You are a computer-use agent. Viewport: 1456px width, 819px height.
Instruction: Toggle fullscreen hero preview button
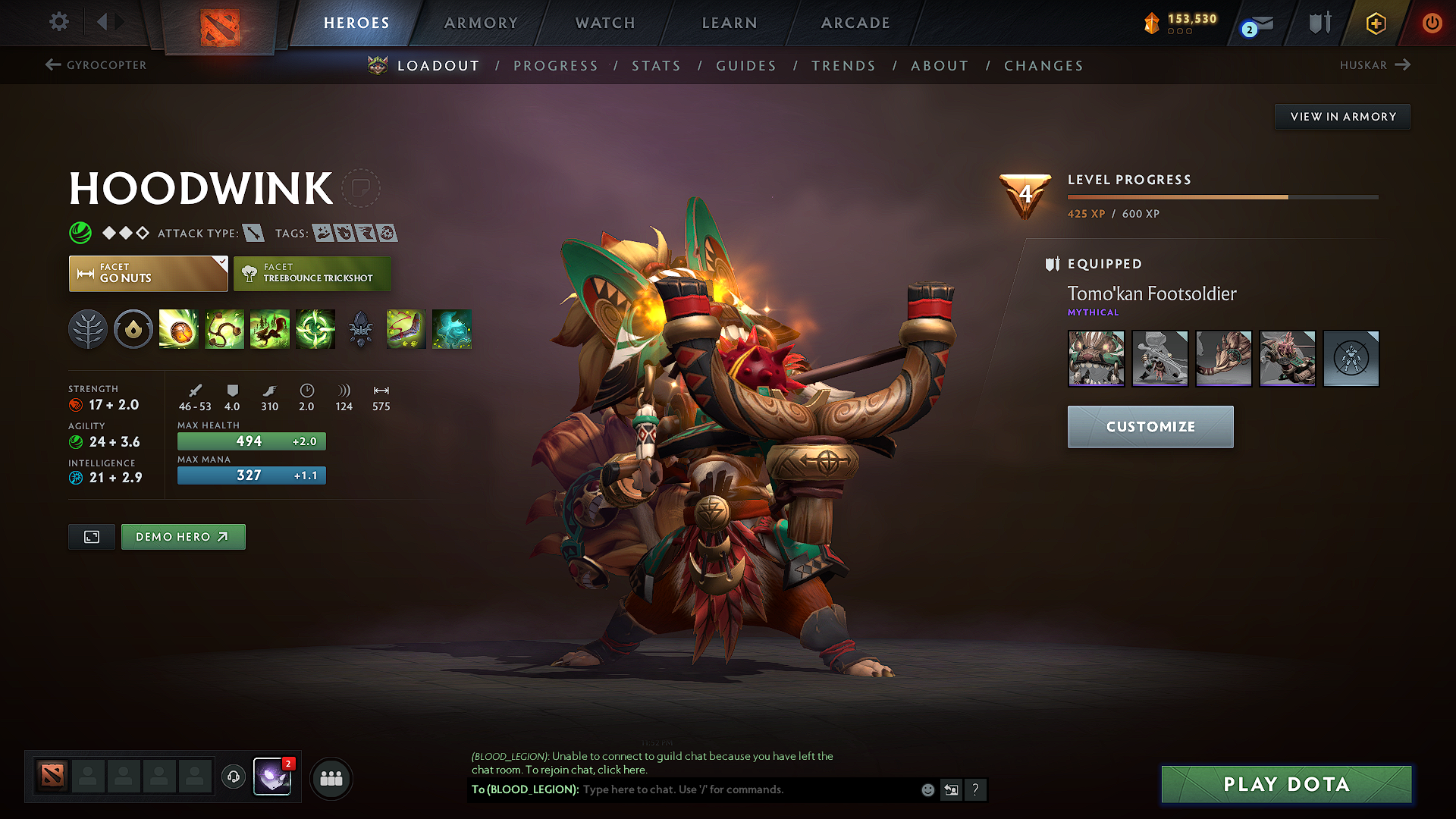coord(91,536)
